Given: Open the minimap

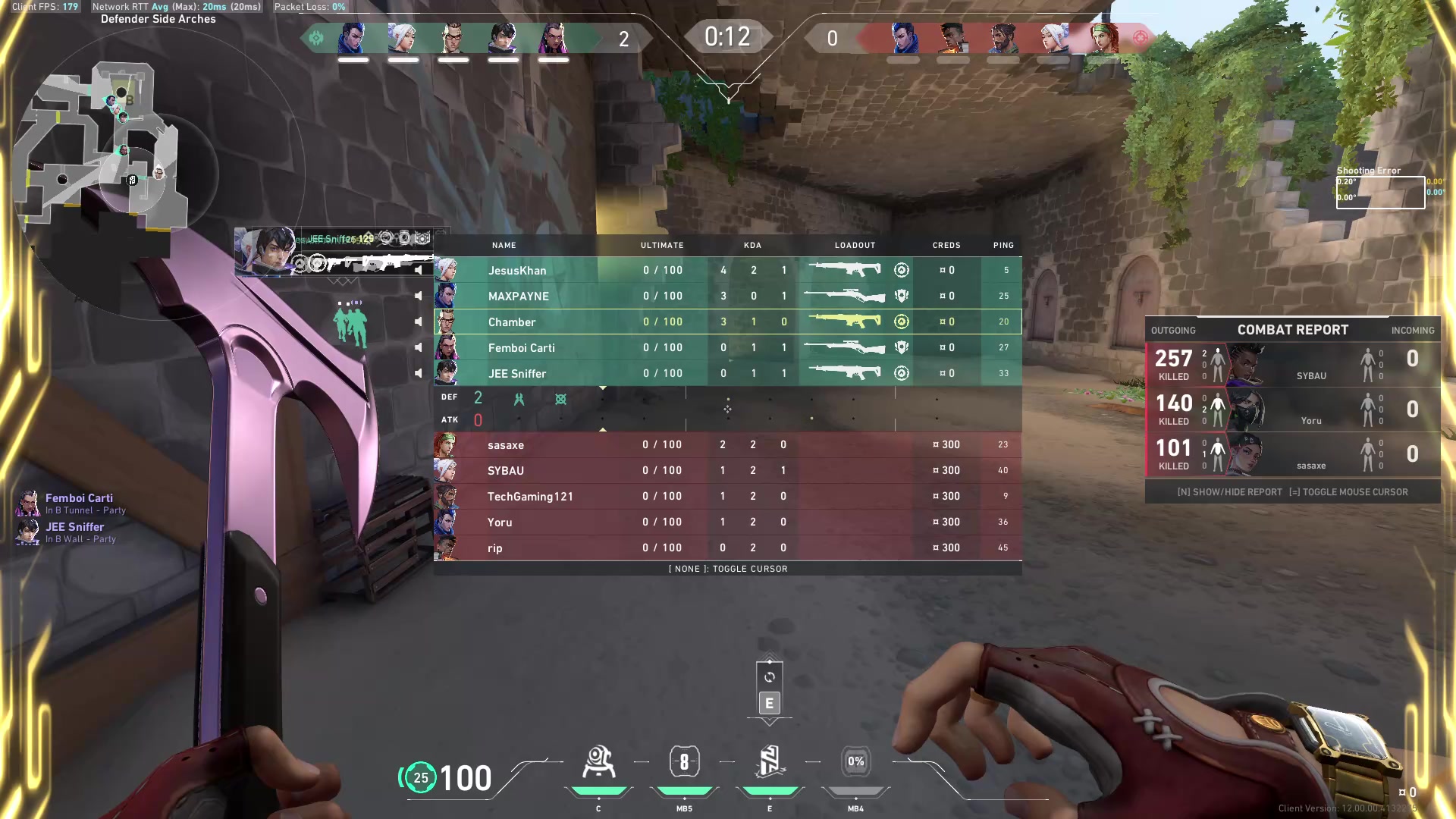Looking at the screenshot, I should pyautogui.click(x=106, y=144).
